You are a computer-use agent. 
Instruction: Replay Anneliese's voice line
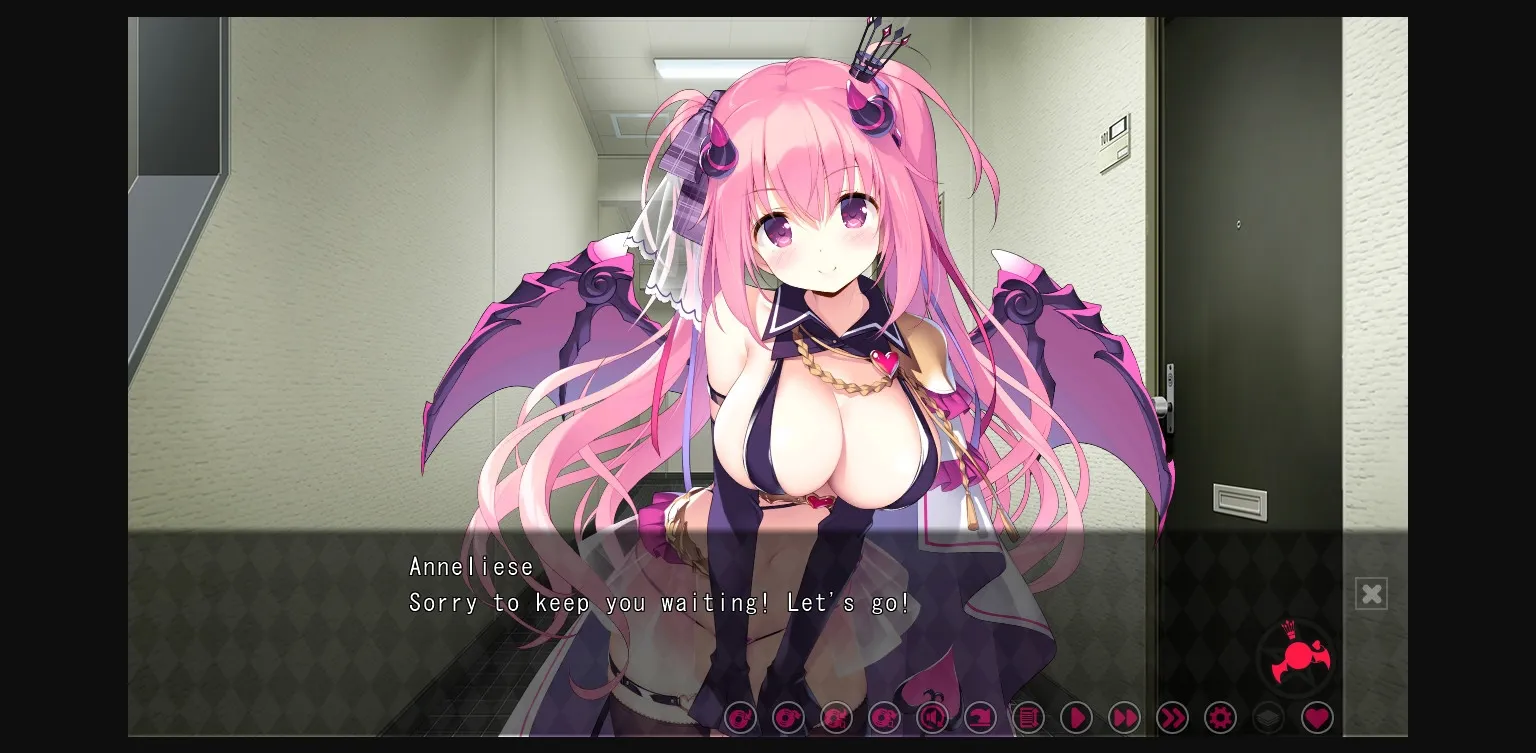coord(933,718)
